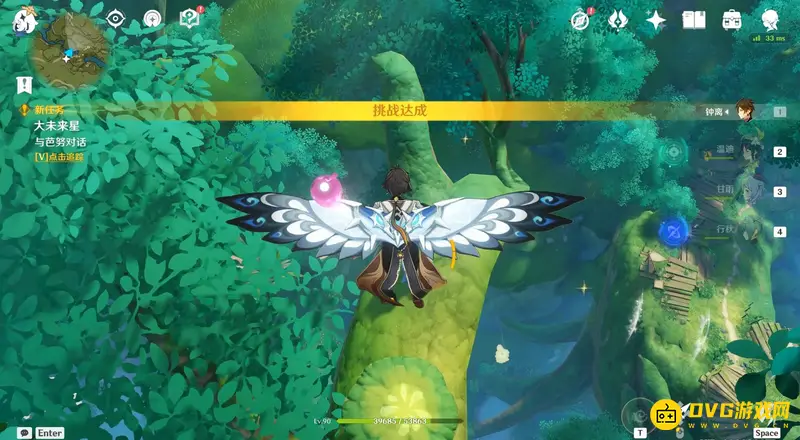
Task: Open the backpack inventory
Action: [x=732, y=19]
